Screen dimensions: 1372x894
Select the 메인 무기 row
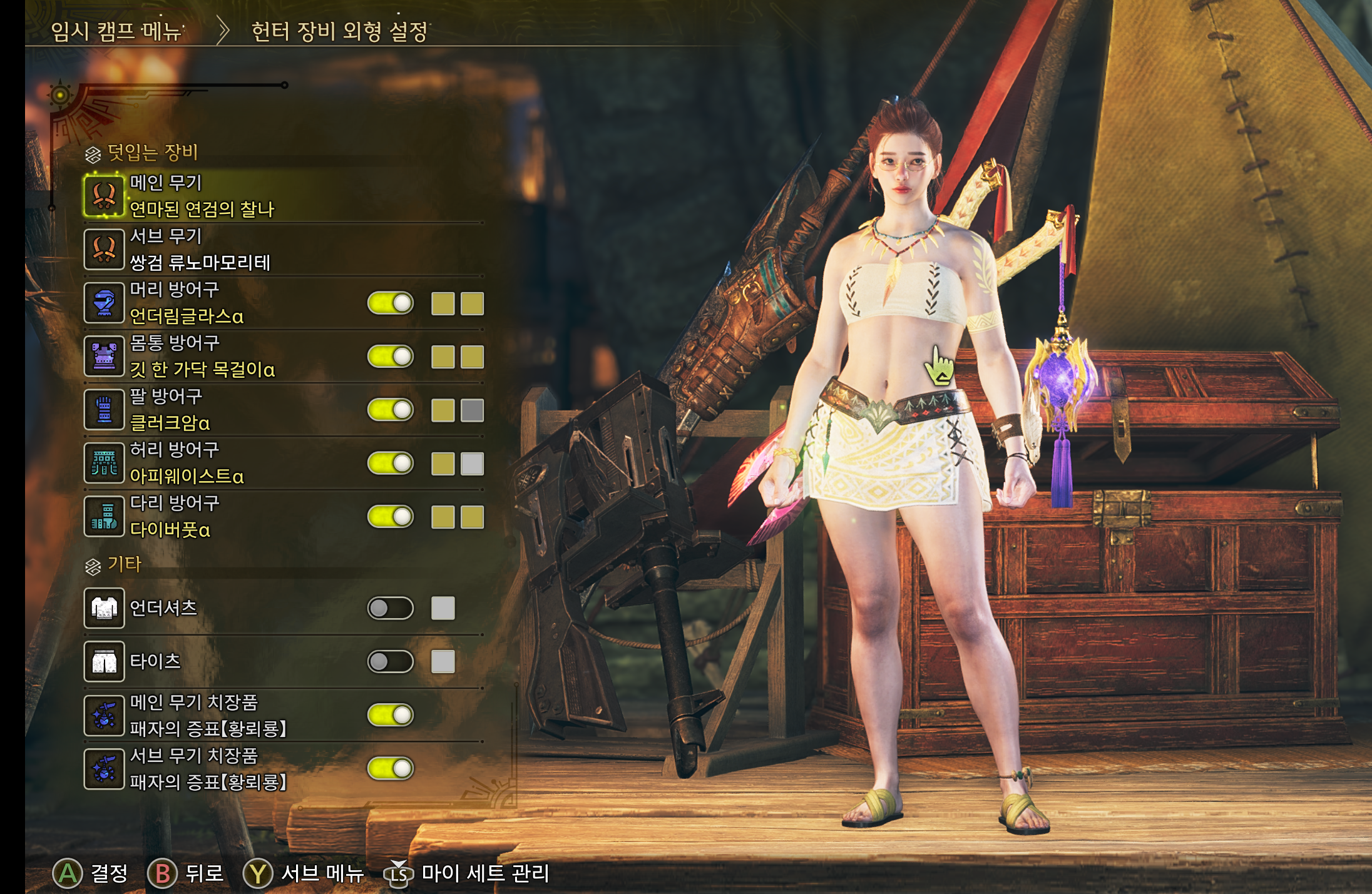pyautogui.click(x=202, y=196)
